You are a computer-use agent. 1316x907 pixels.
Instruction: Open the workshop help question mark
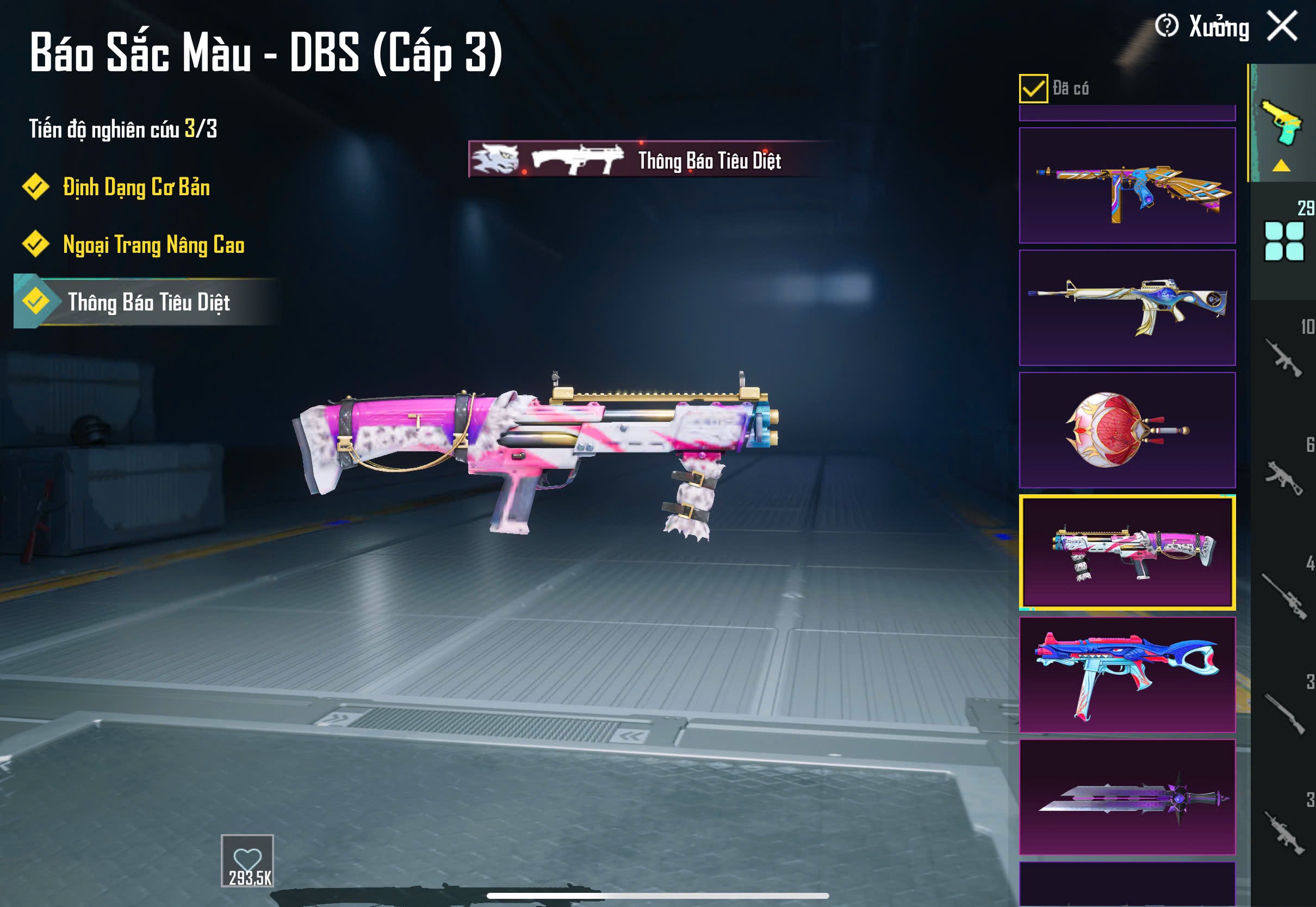1166,26
